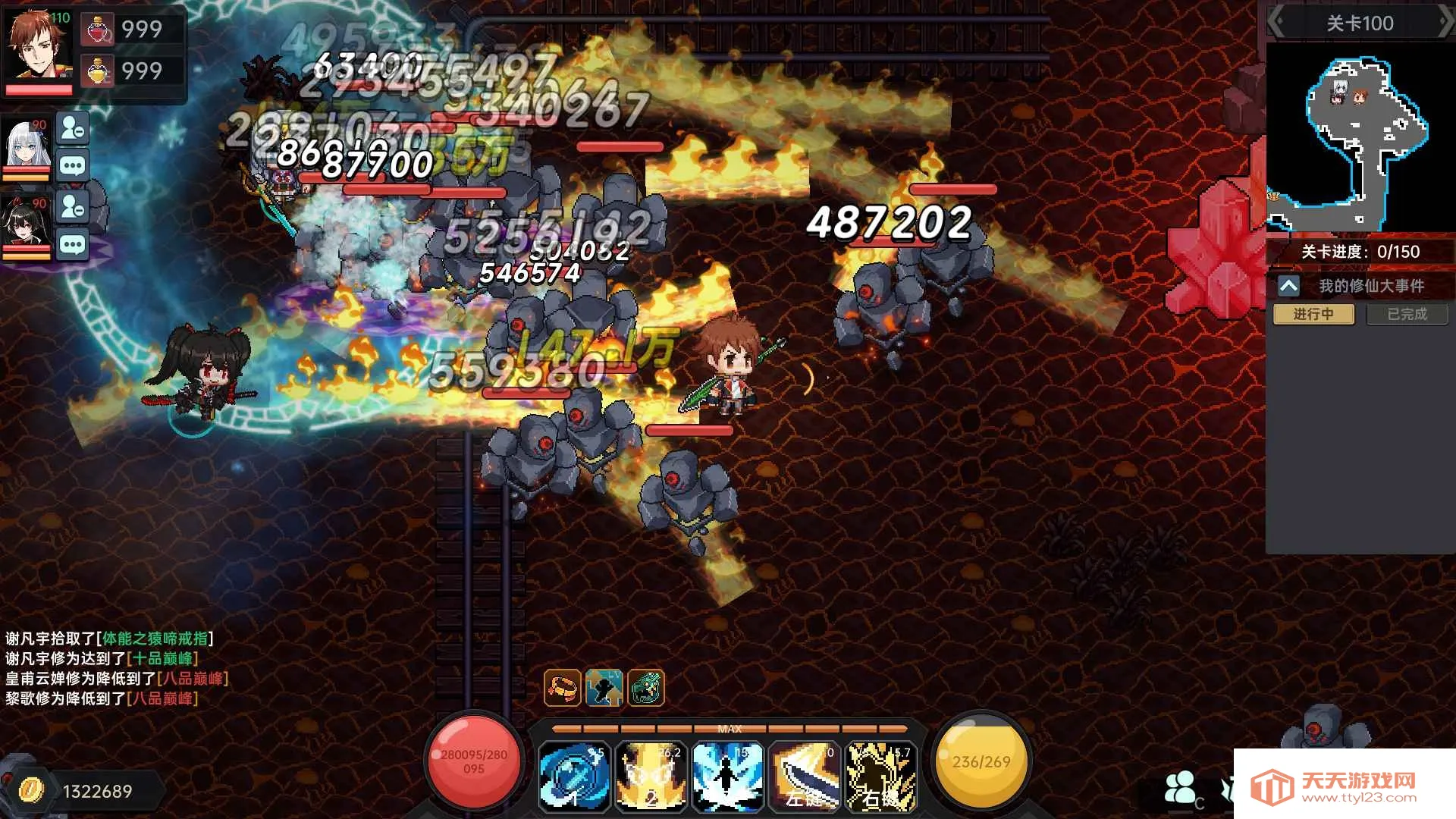Activate the blue sword vortex skill
The width and height of the screenshot is (1456, 819).
click(x=574, y=776)
